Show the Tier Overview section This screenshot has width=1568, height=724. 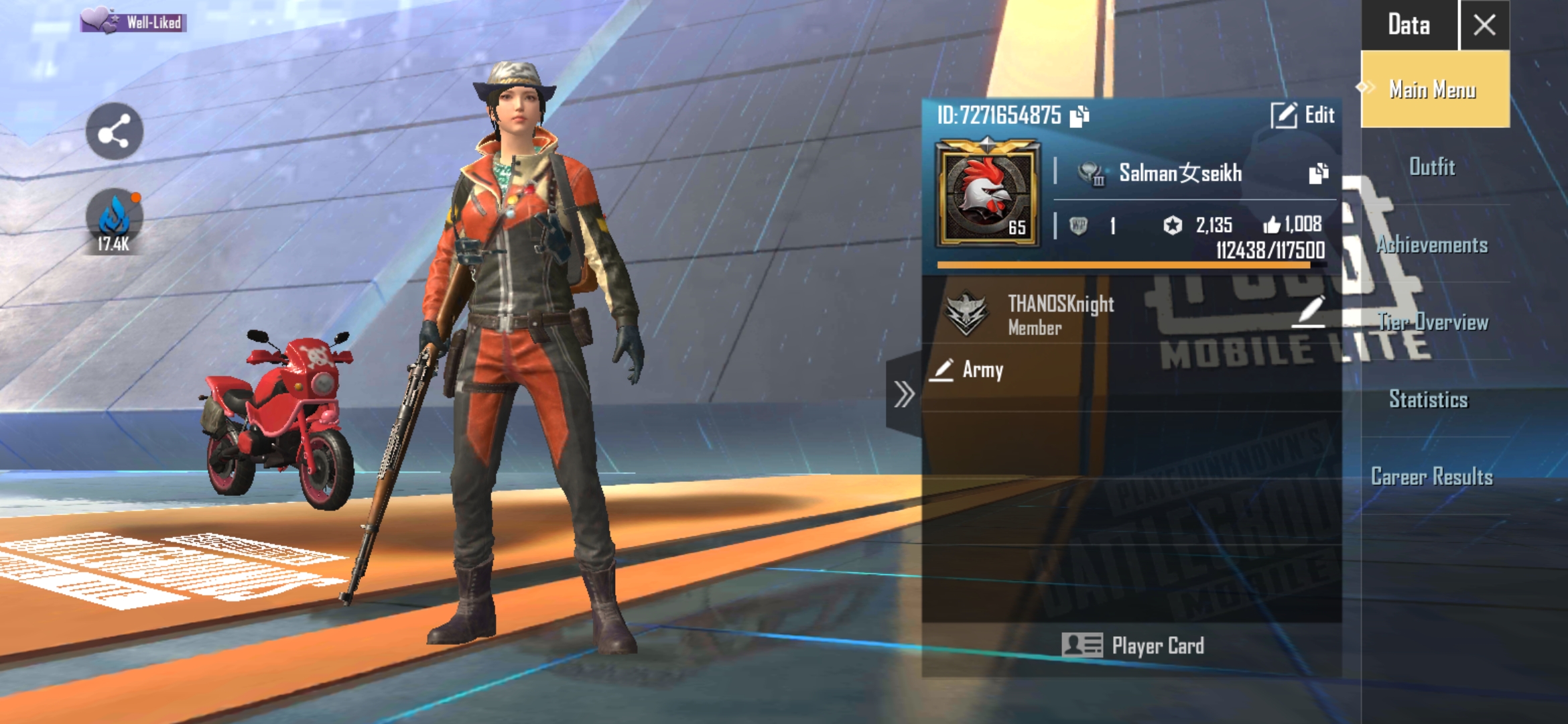[x=1433, y=322]
